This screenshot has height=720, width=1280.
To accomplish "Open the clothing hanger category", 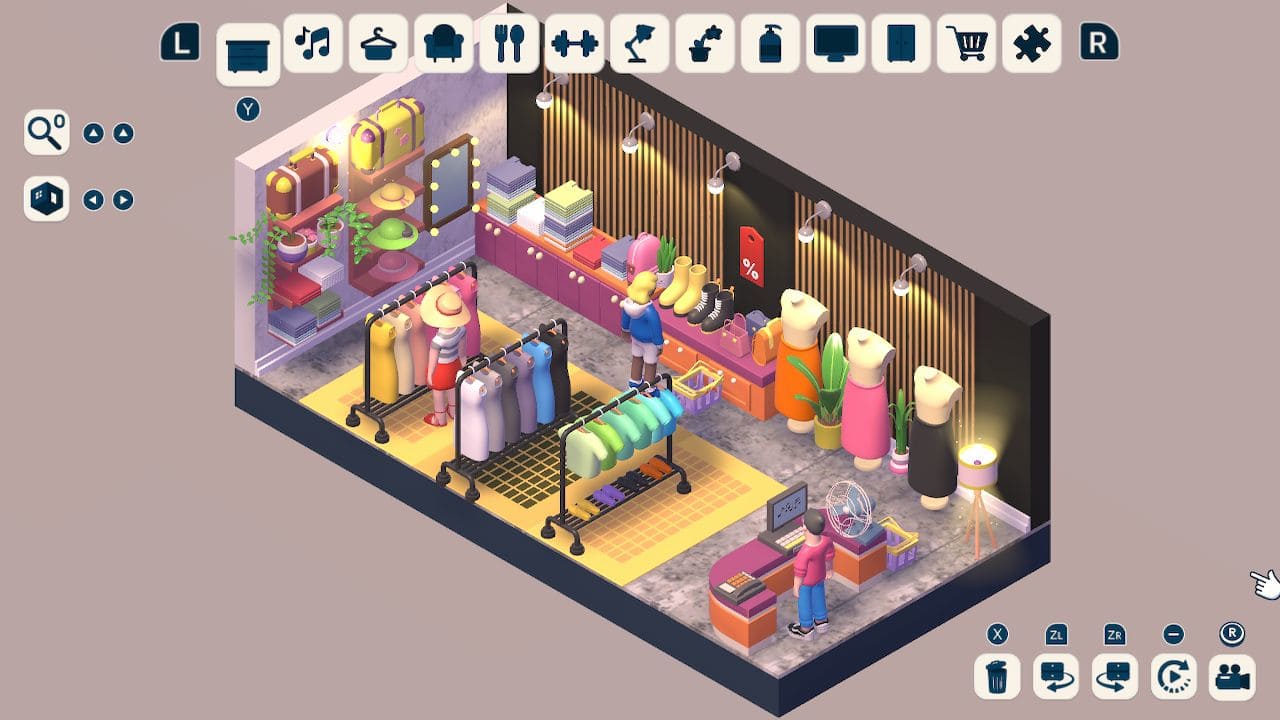I will [378, 44].
